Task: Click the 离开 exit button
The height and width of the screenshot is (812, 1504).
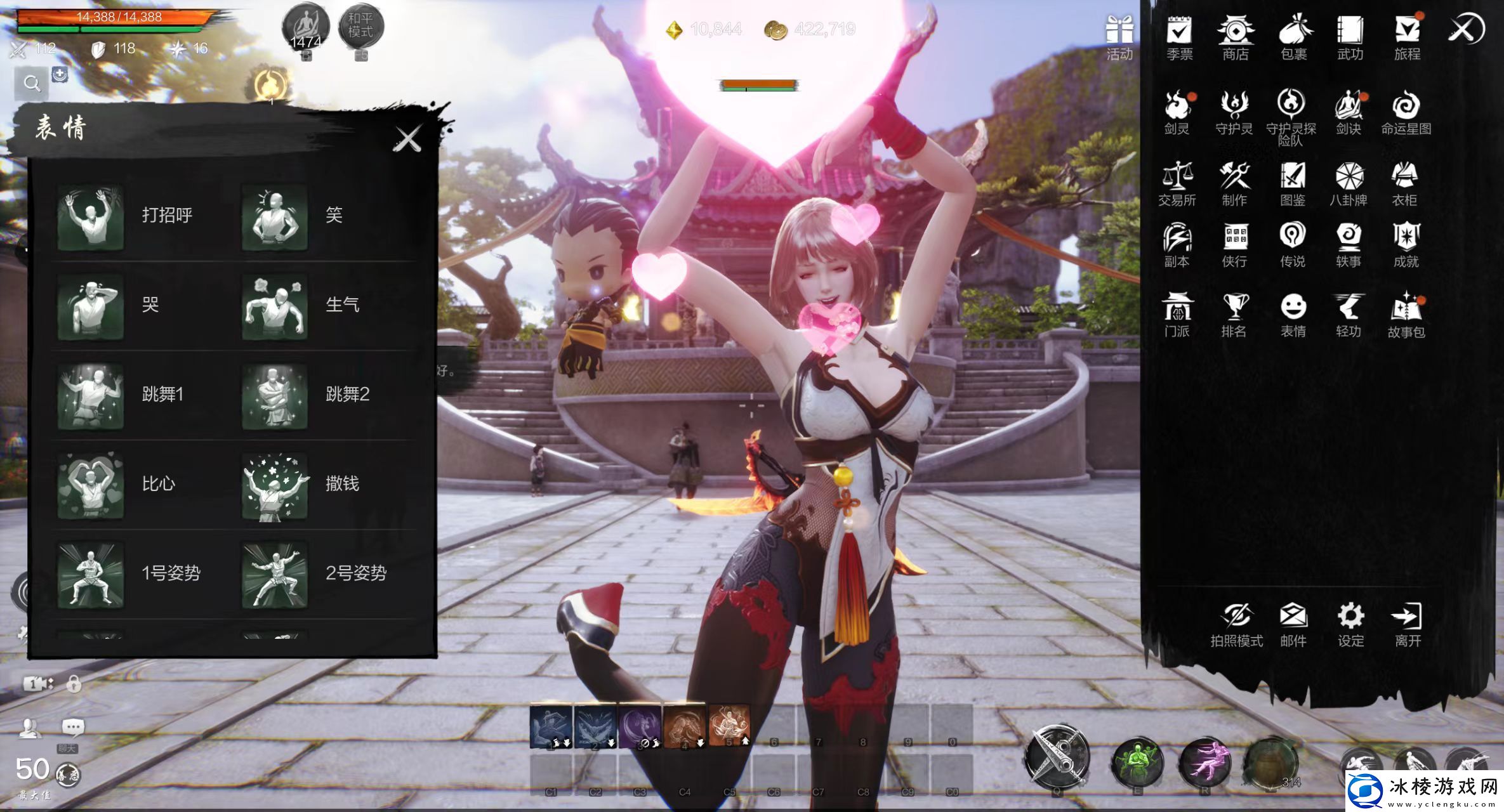Action: pos(1407,624)
